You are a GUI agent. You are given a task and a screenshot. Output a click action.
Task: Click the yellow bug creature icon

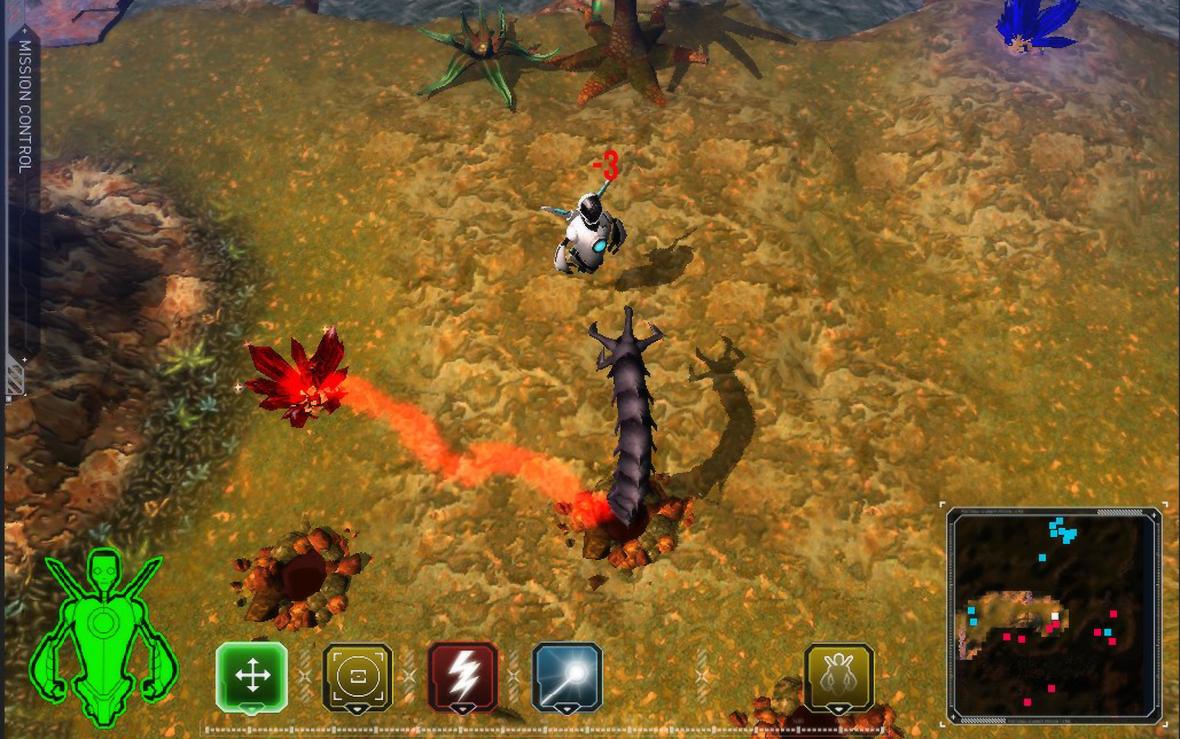click(839, 676)
